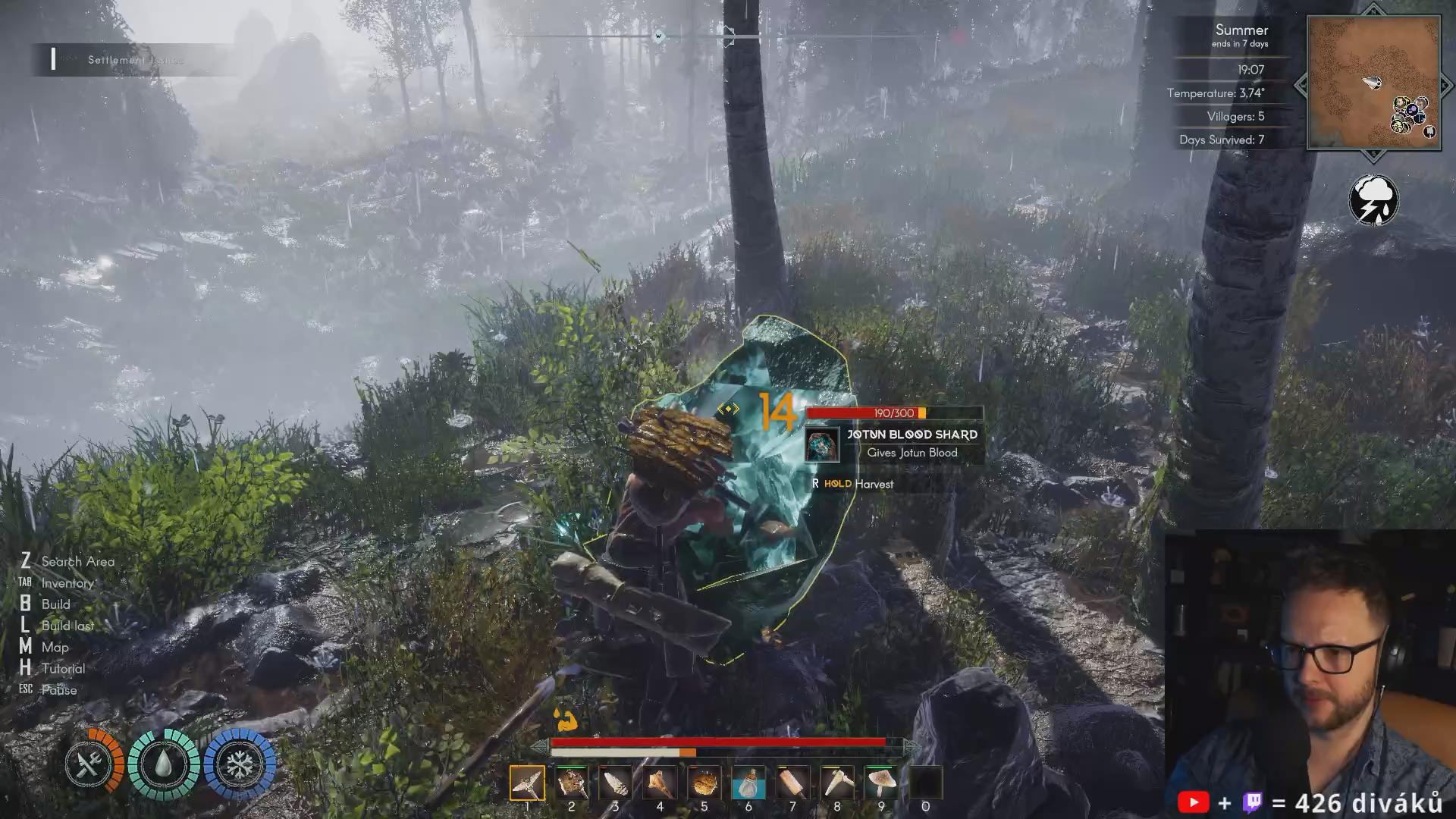Use the water flask in hotbar slot 6
Screen dimensions: 1456x819
click(x=748, y=783)
